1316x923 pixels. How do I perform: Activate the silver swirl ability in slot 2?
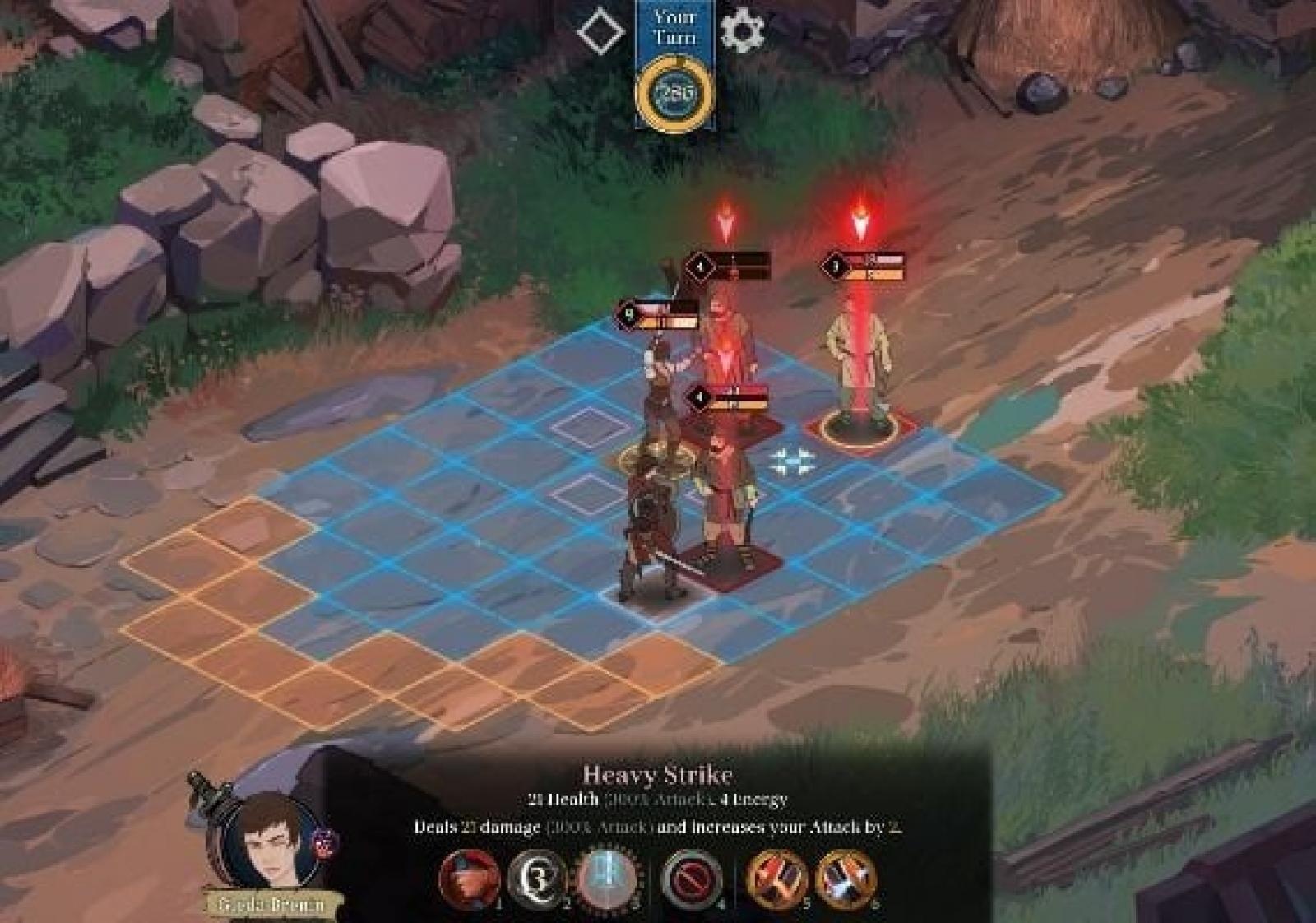tap(538, 878)
